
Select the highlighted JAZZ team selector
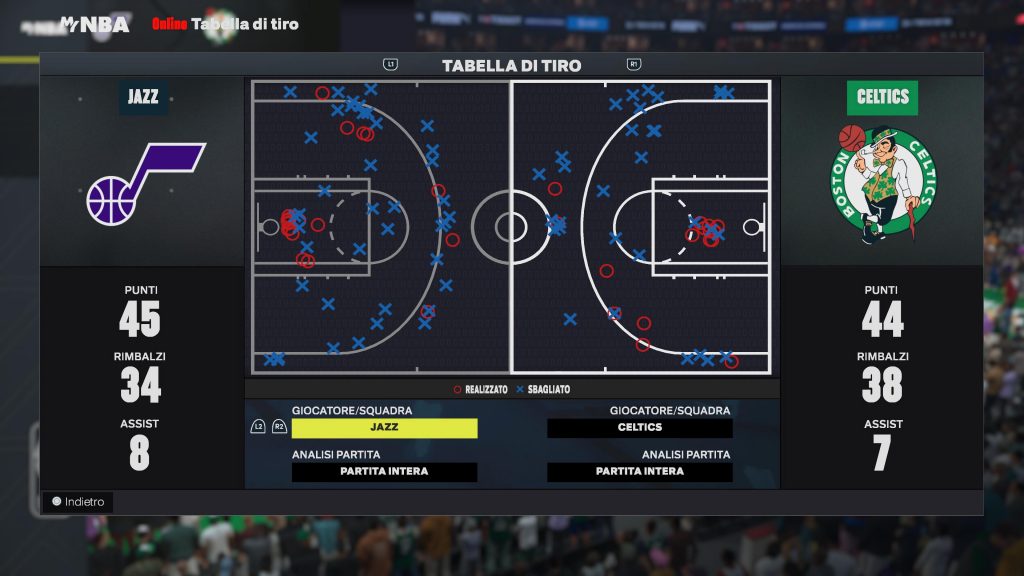point(384,428)
